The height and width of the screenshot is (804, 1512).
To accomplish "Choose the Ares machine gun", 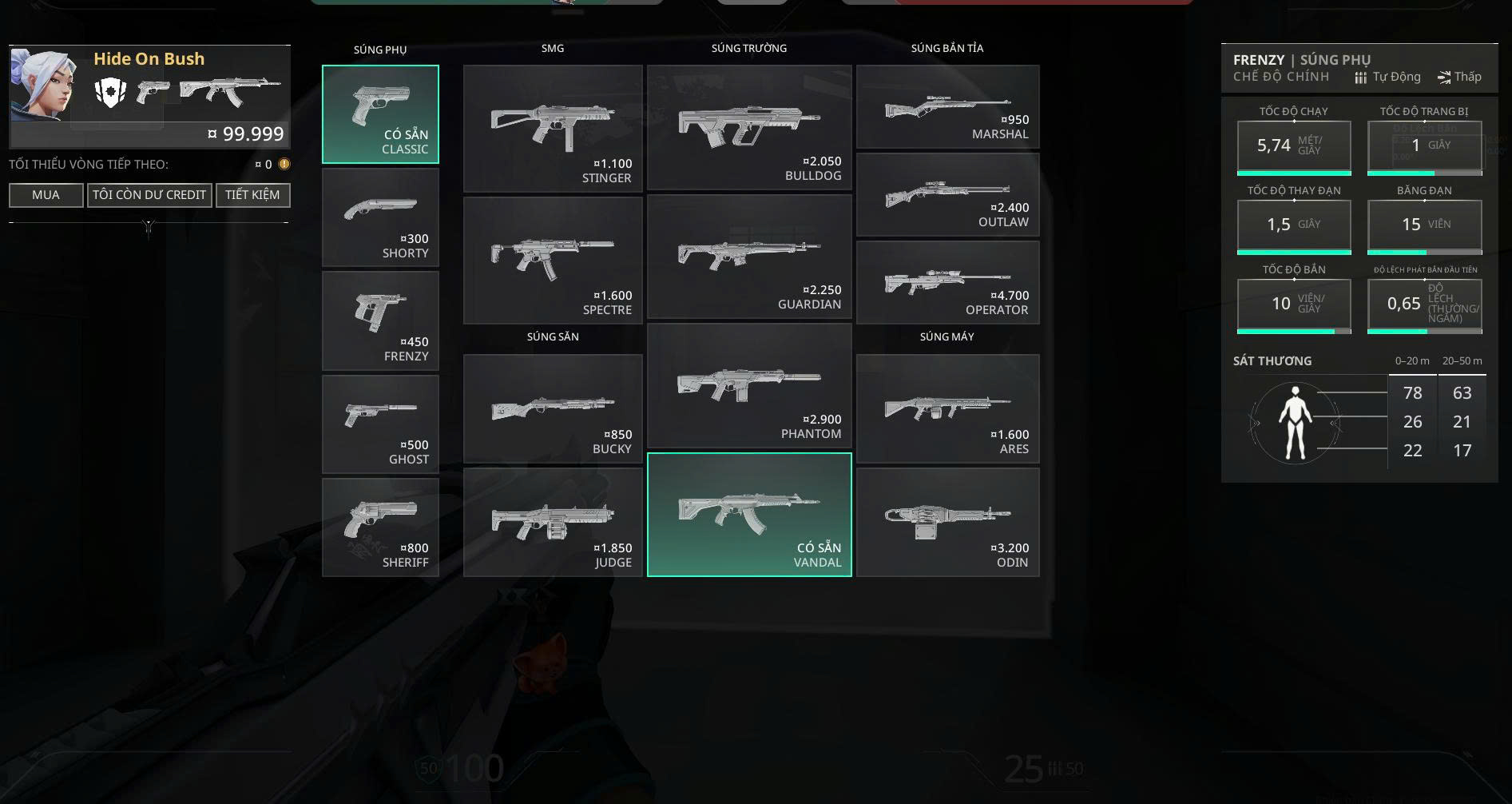I will [x=947, y=408].
